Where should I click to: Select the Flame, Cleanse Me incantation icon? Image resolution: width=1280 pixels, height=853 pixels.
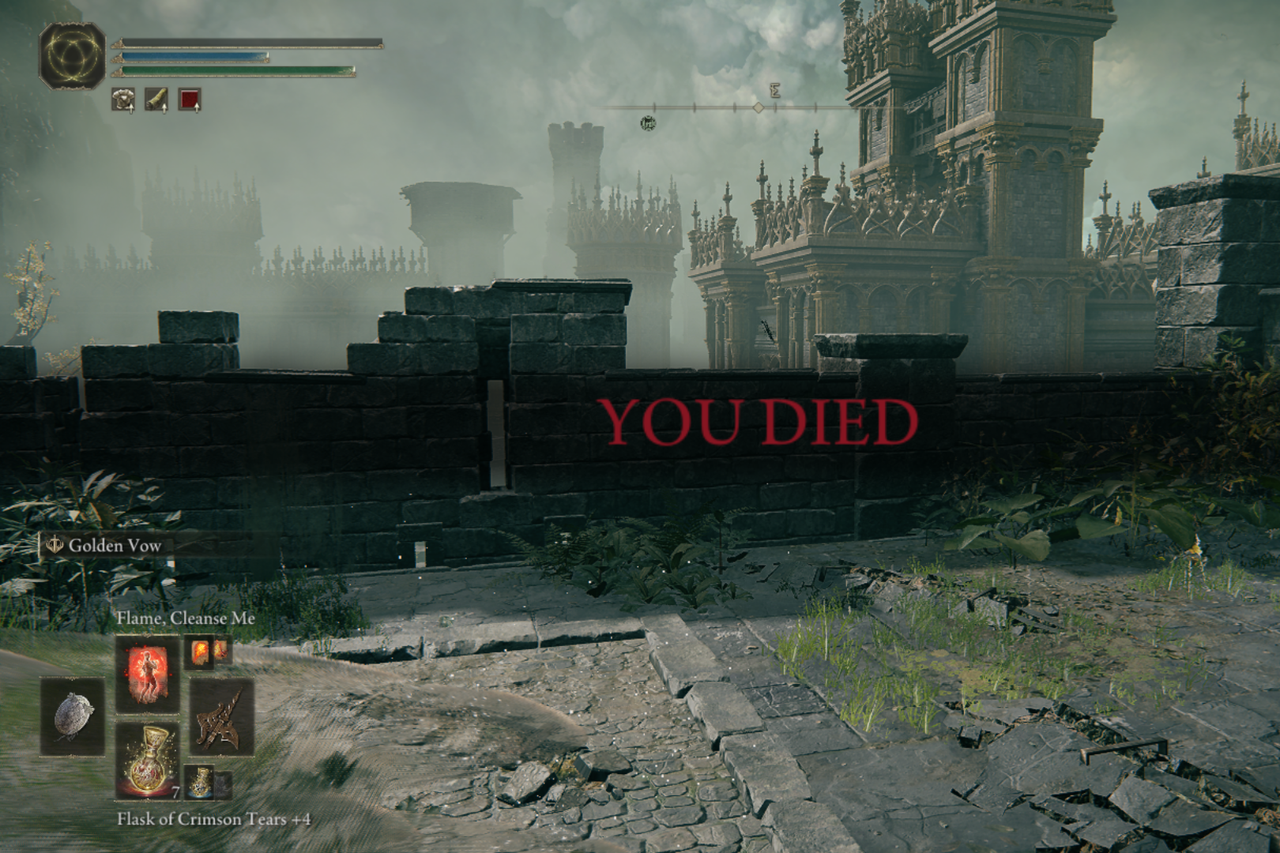coord(148,675)
